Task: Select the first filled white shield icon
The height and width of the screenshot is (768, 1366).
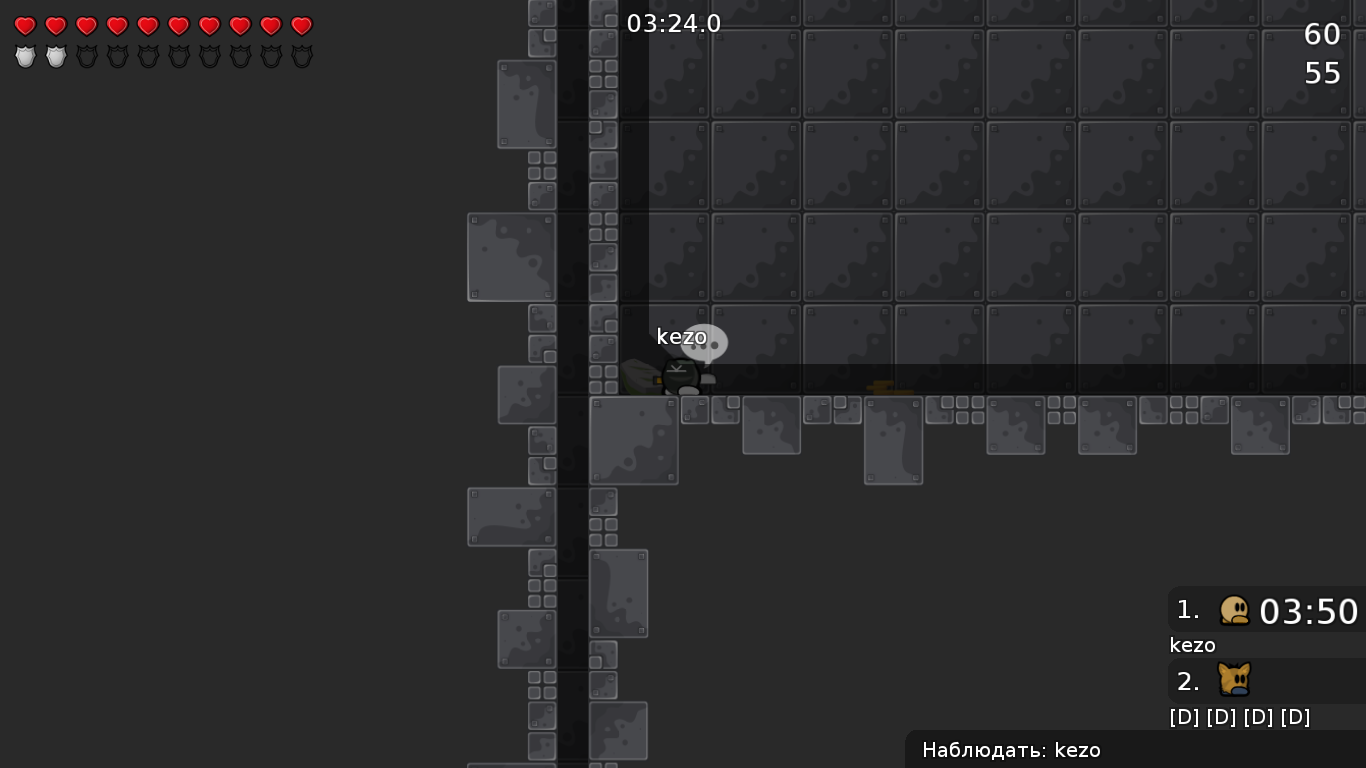Action: (25, 56)
